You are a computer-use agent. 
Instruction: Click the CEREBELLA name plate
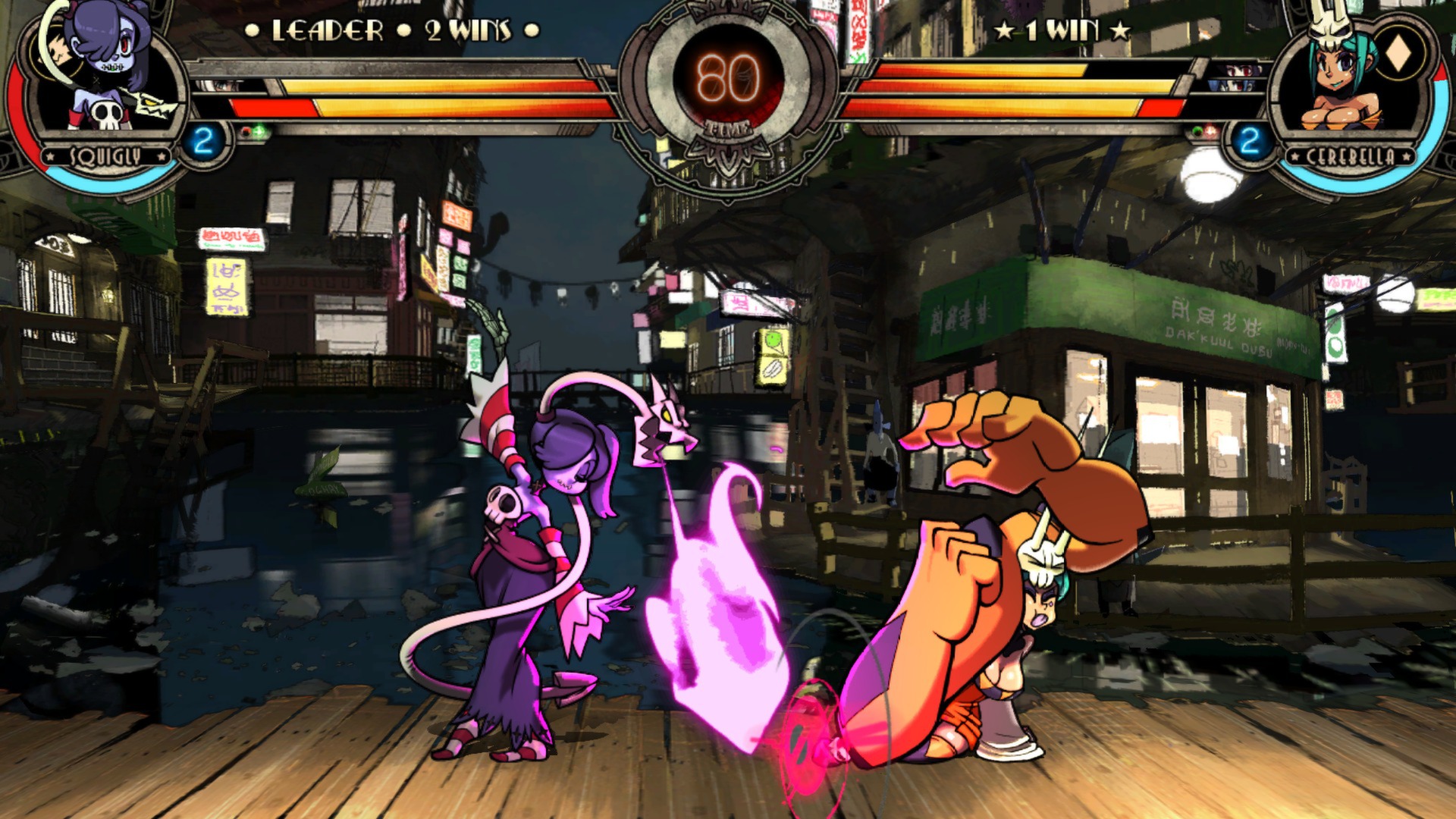point(1351,154)
